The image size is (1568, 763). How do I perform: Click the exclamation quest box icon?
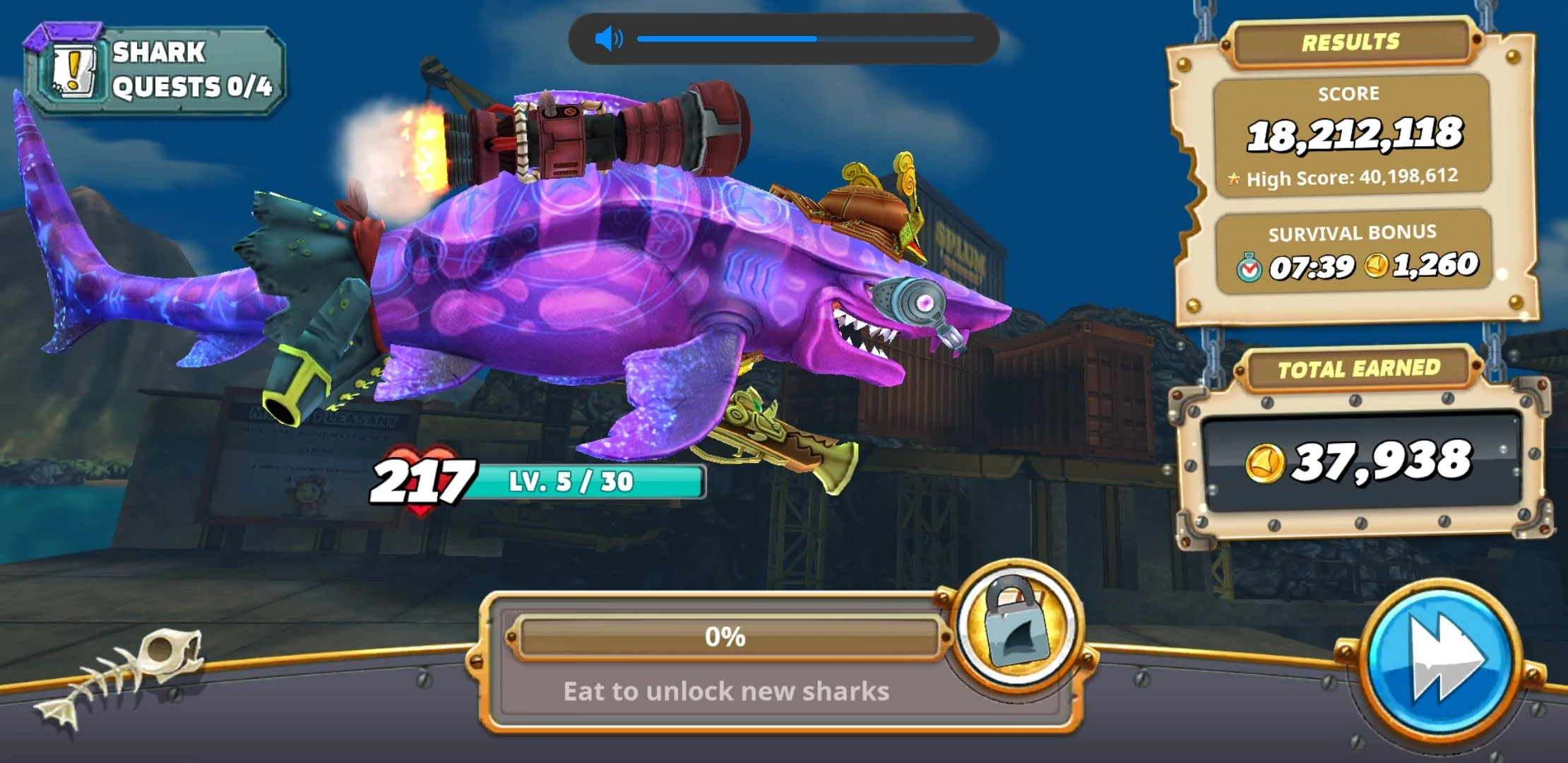[x=73, y=69]
